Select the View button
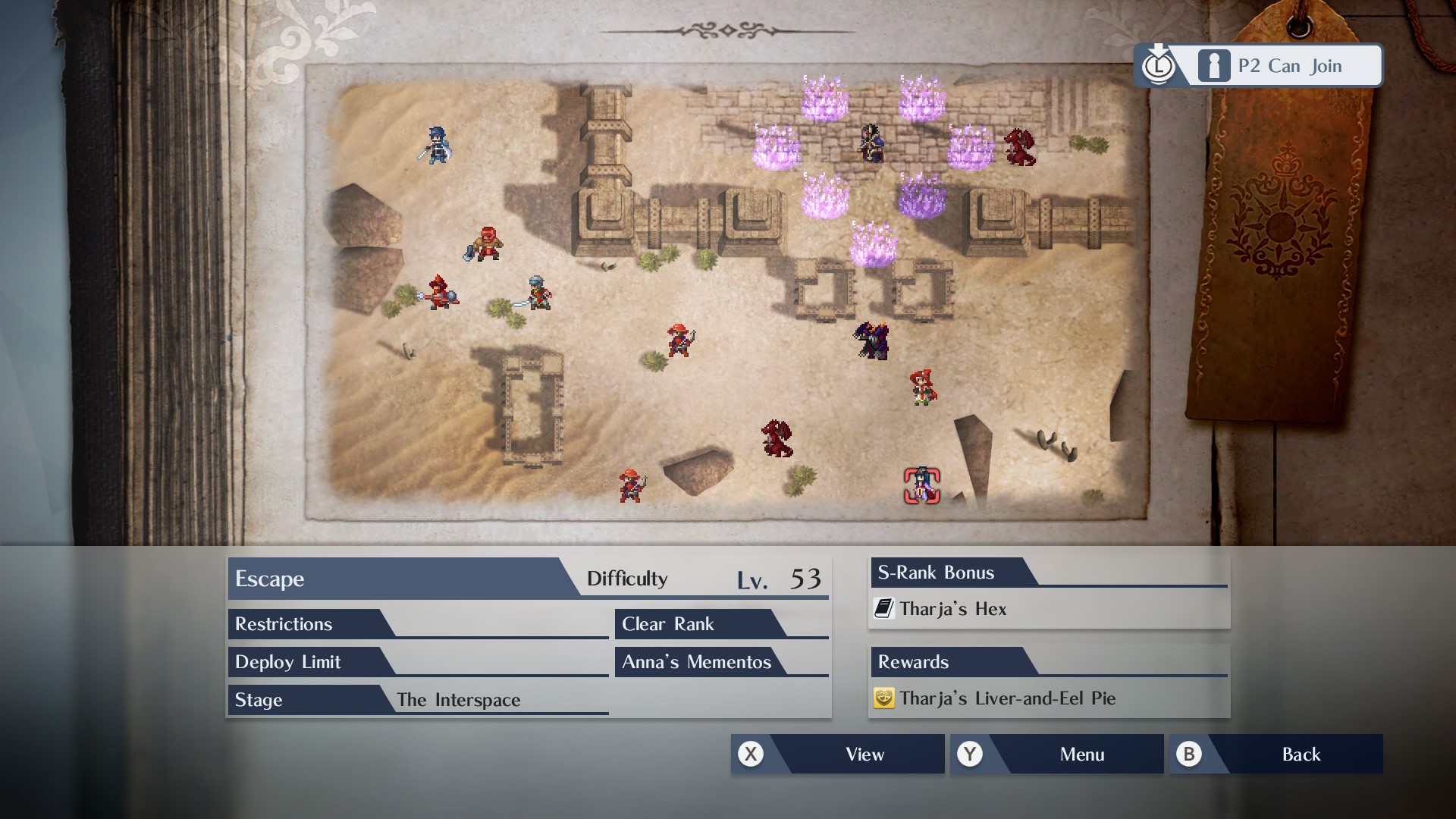The width and height of the screenshot is (1456, 819). coord(837,754)
